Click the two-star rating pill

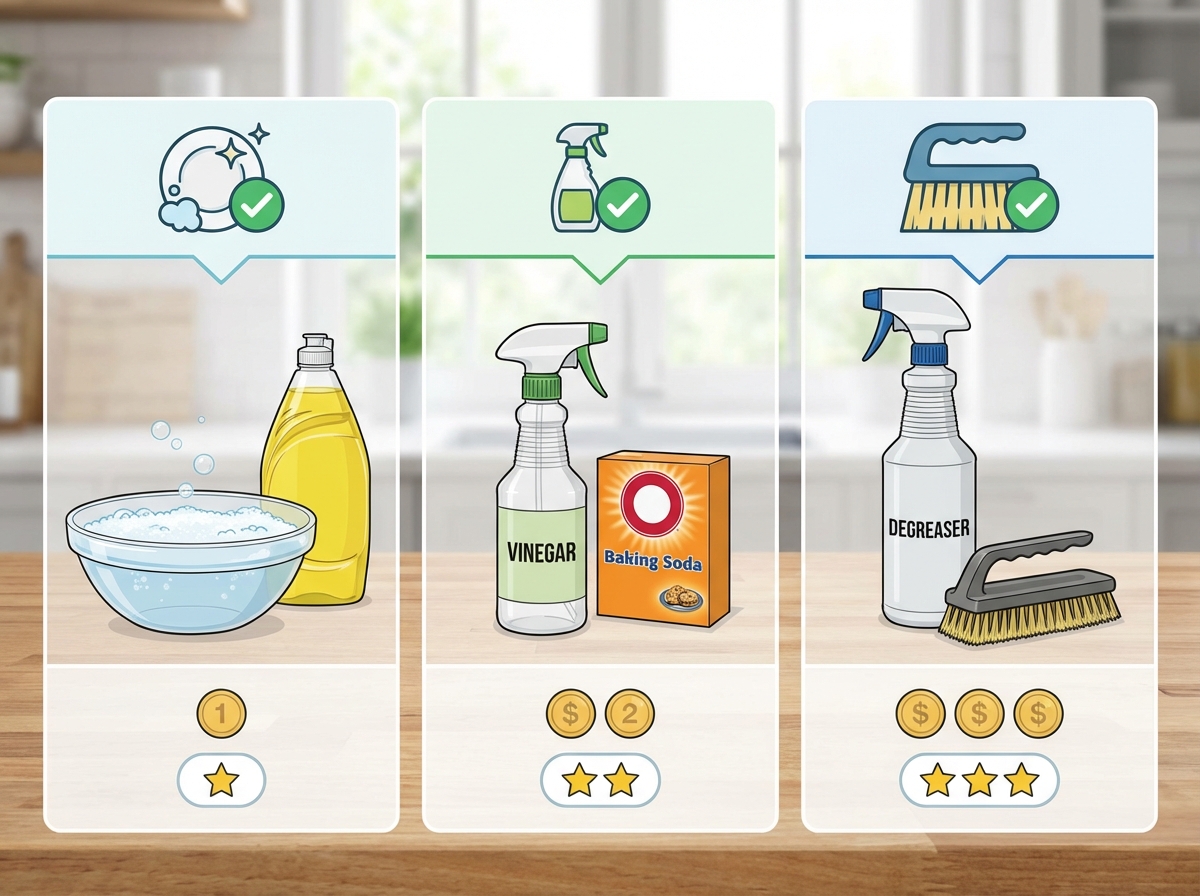click(x=600, y=780)
